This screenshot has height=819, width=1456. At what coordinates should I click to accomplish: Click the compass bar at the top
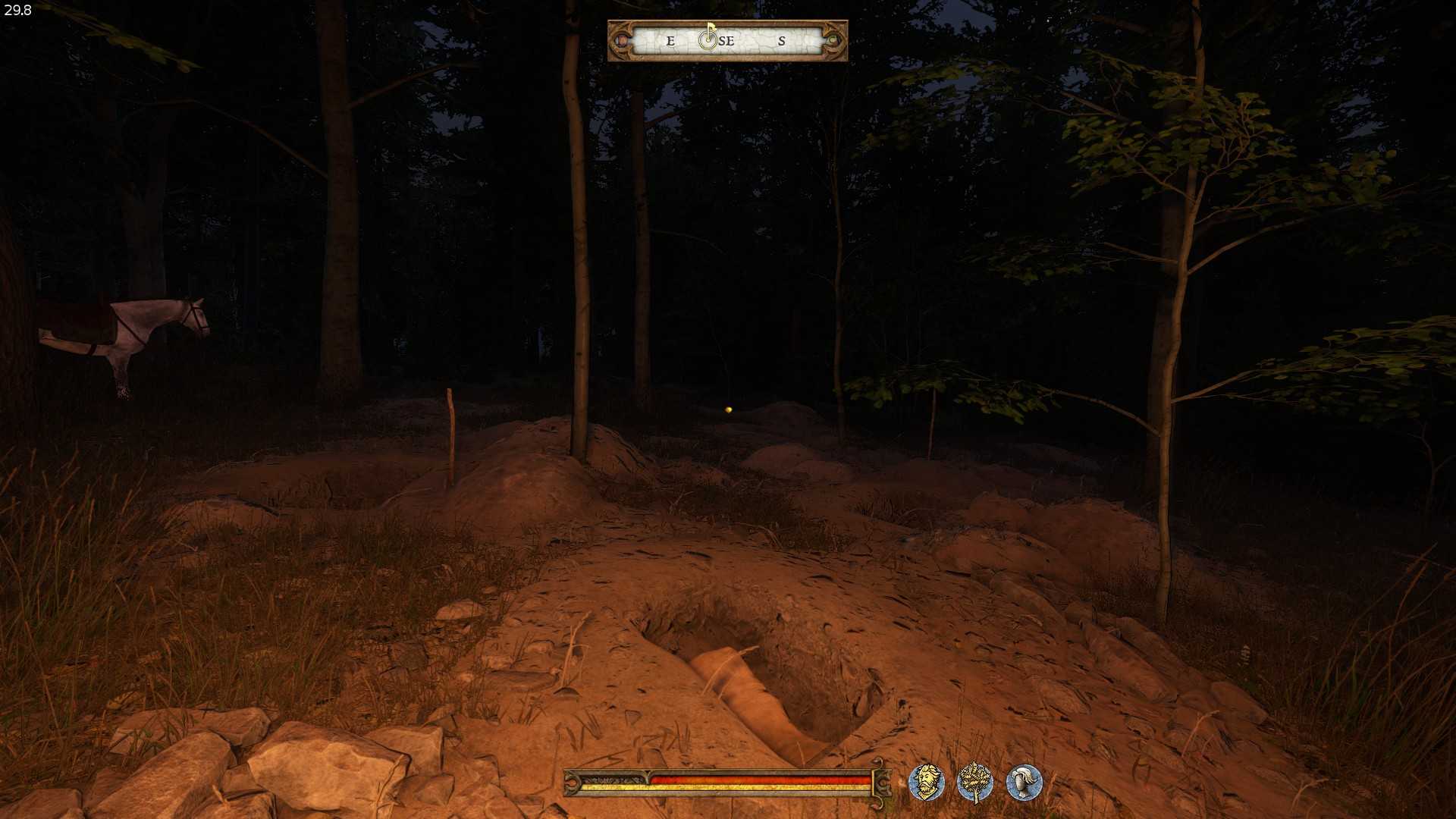pos(727,41)
